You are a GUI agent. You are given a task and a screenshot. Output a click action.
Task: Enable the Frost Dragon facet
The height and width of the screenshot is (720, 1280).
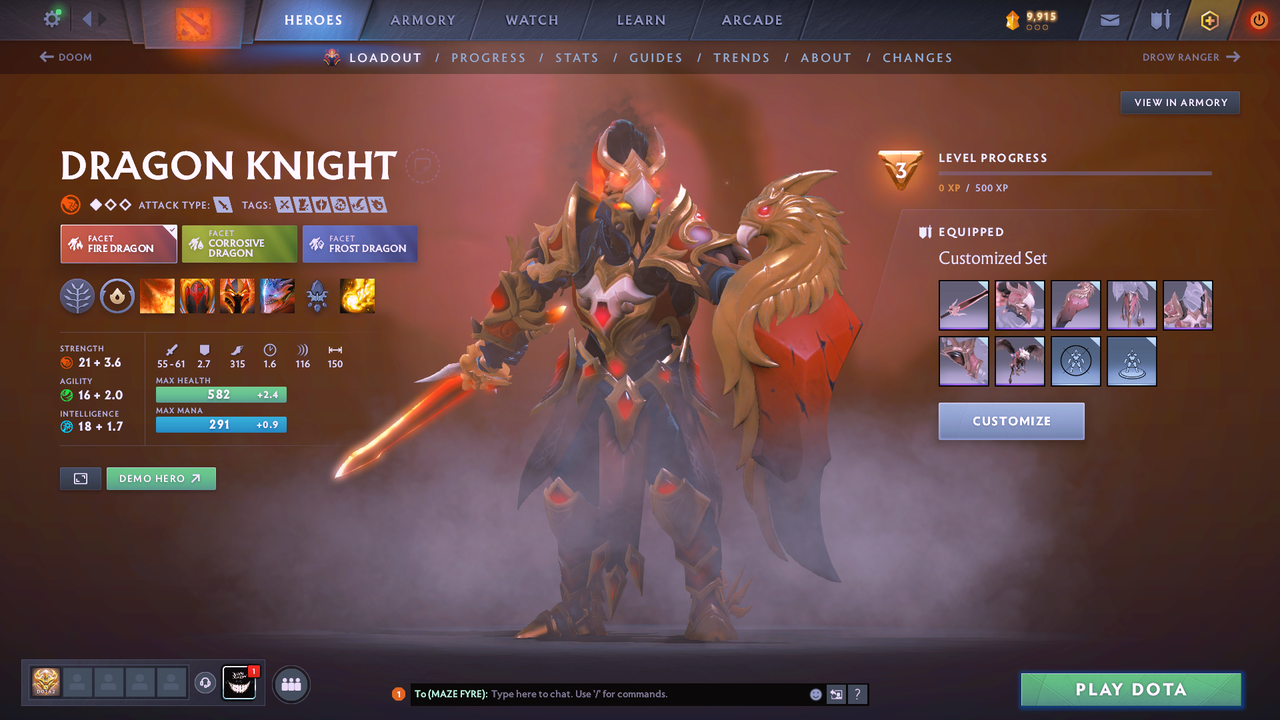click(x=359, y=243)
